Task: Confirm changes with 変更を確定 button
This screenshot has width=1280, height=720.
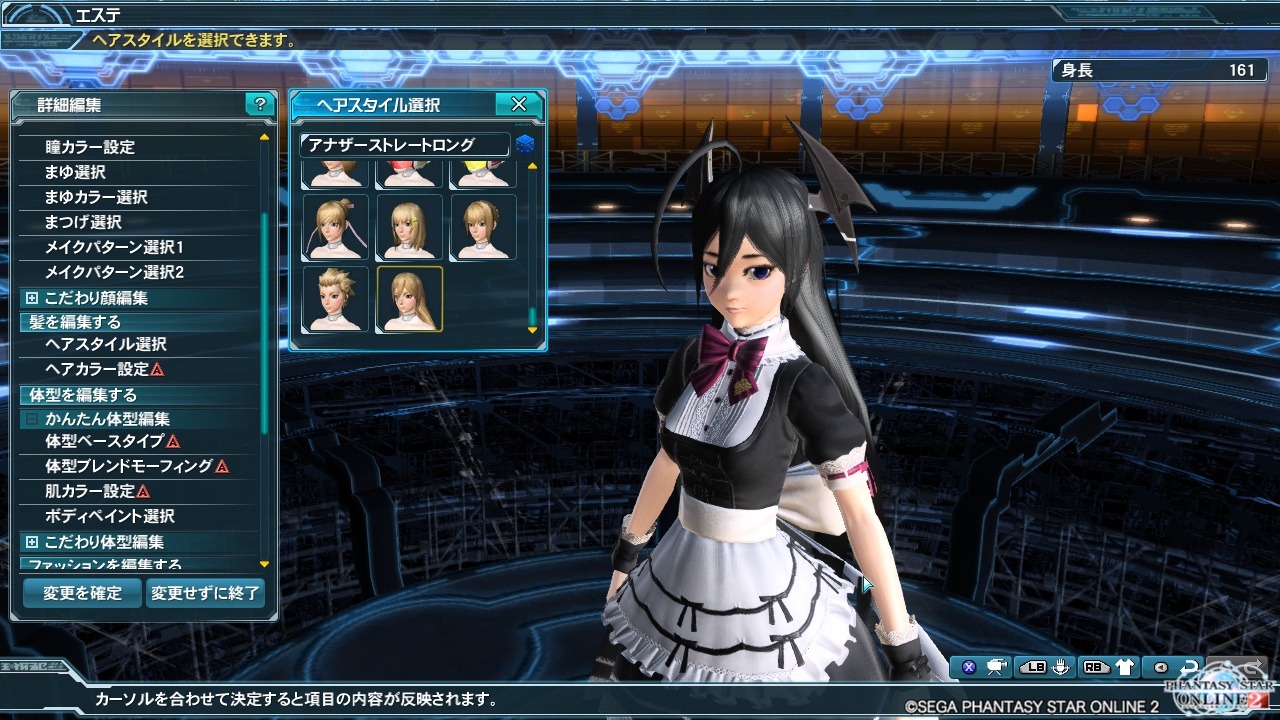Action: 82,593
